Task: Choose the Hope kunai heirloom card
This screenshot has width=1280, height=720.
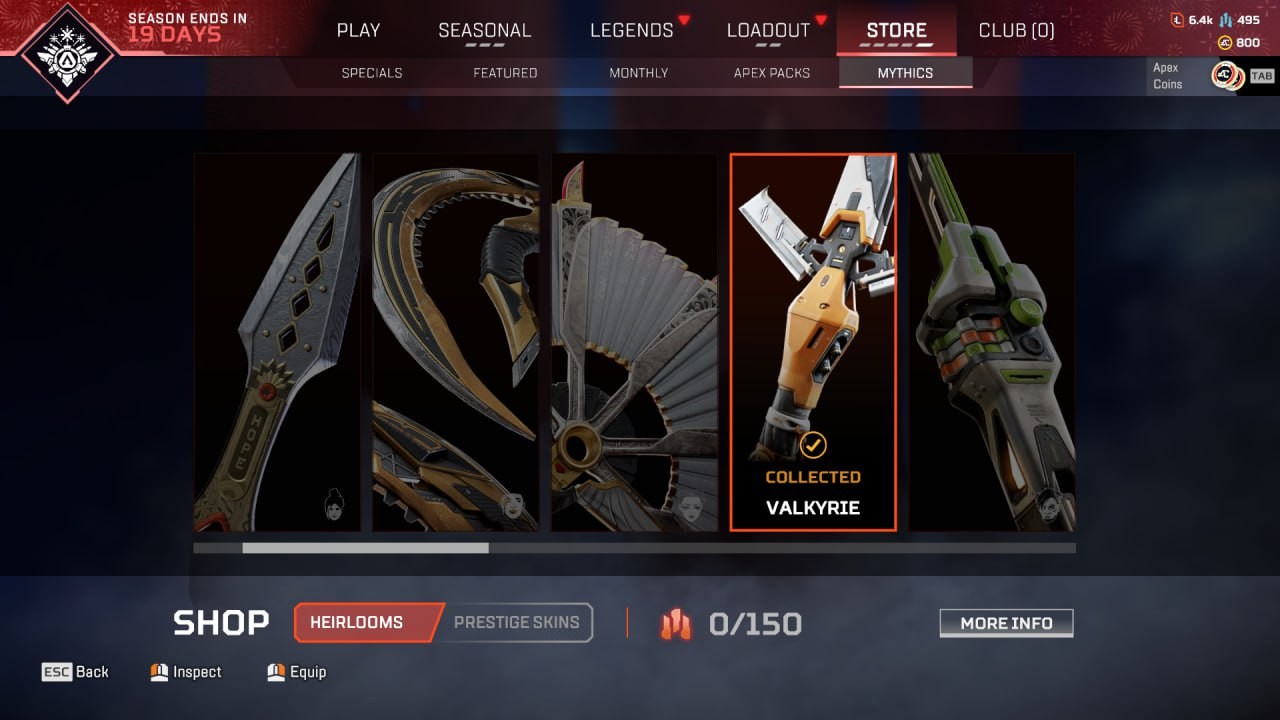Action: [277, 342]
